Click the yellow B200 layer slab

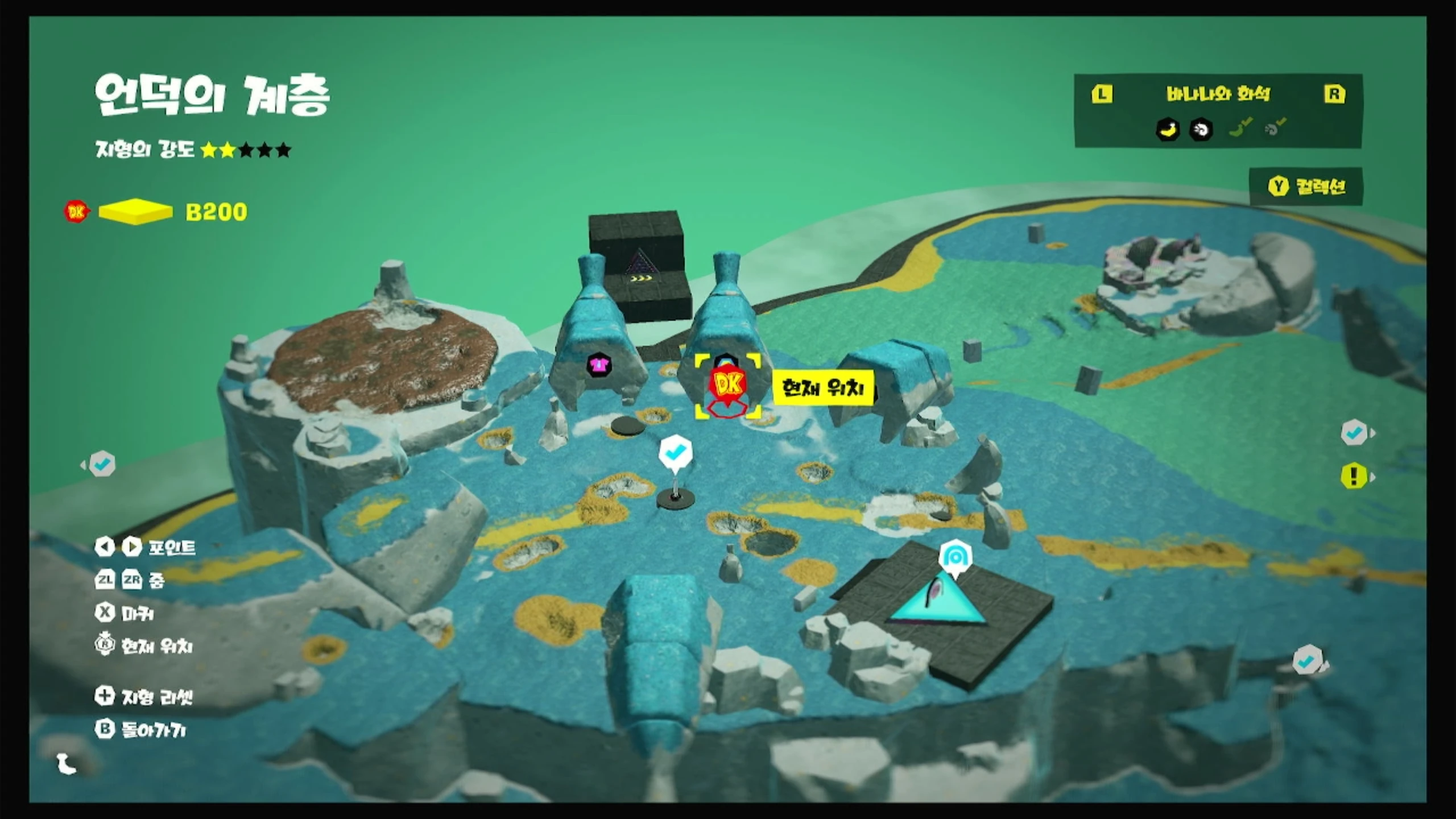135,212
